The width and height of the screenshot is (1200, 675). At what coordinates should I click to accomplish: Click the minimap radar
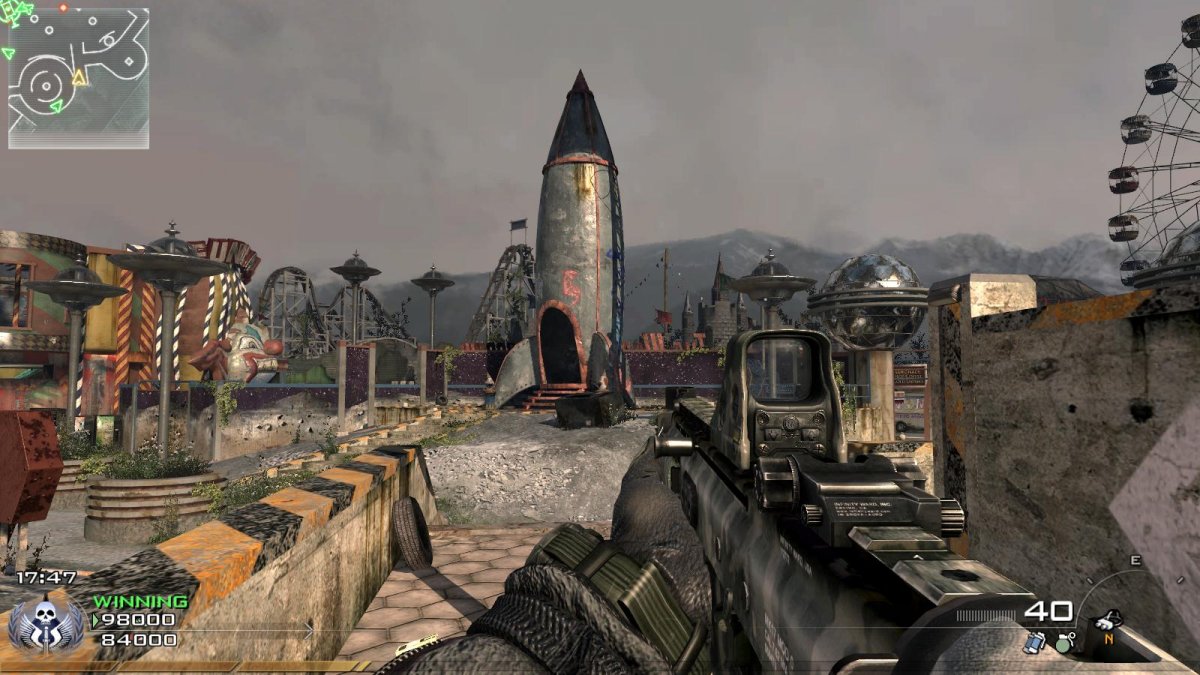(x=78, y=78)
